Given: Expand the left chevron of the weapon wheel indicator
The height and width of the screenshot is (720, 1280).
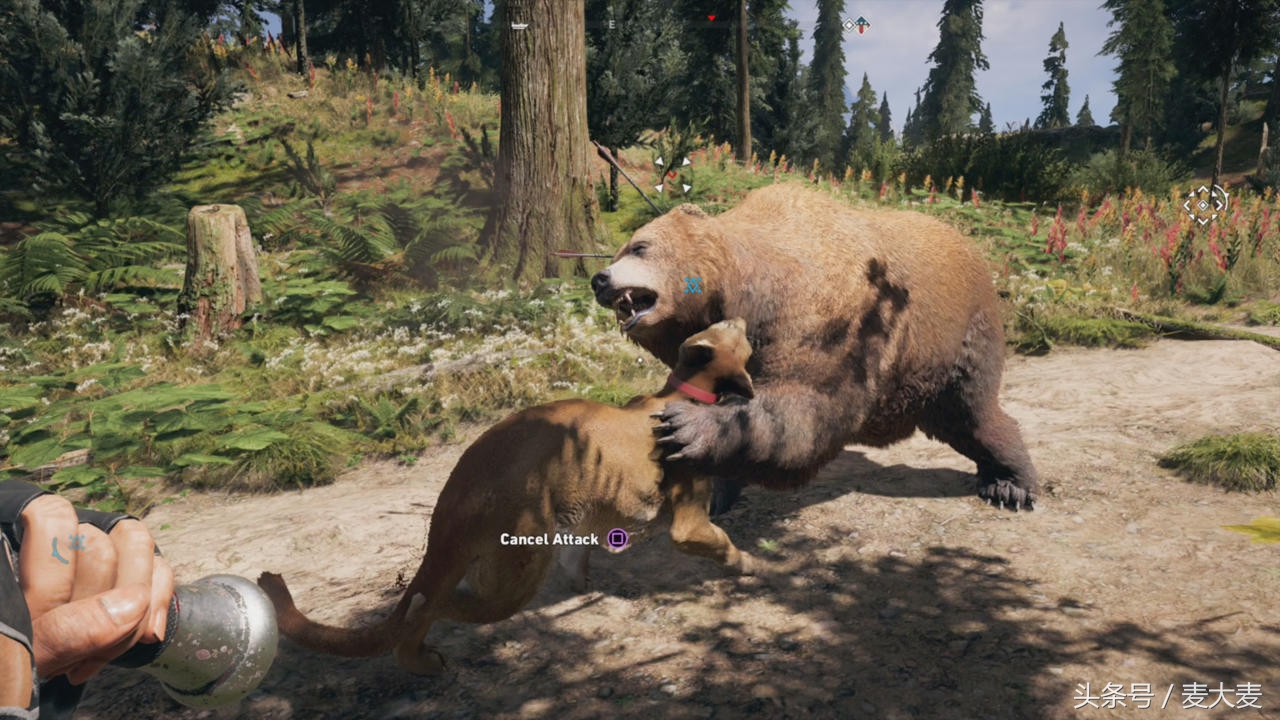Looking at the screenshot, I should pos(1186,205).
